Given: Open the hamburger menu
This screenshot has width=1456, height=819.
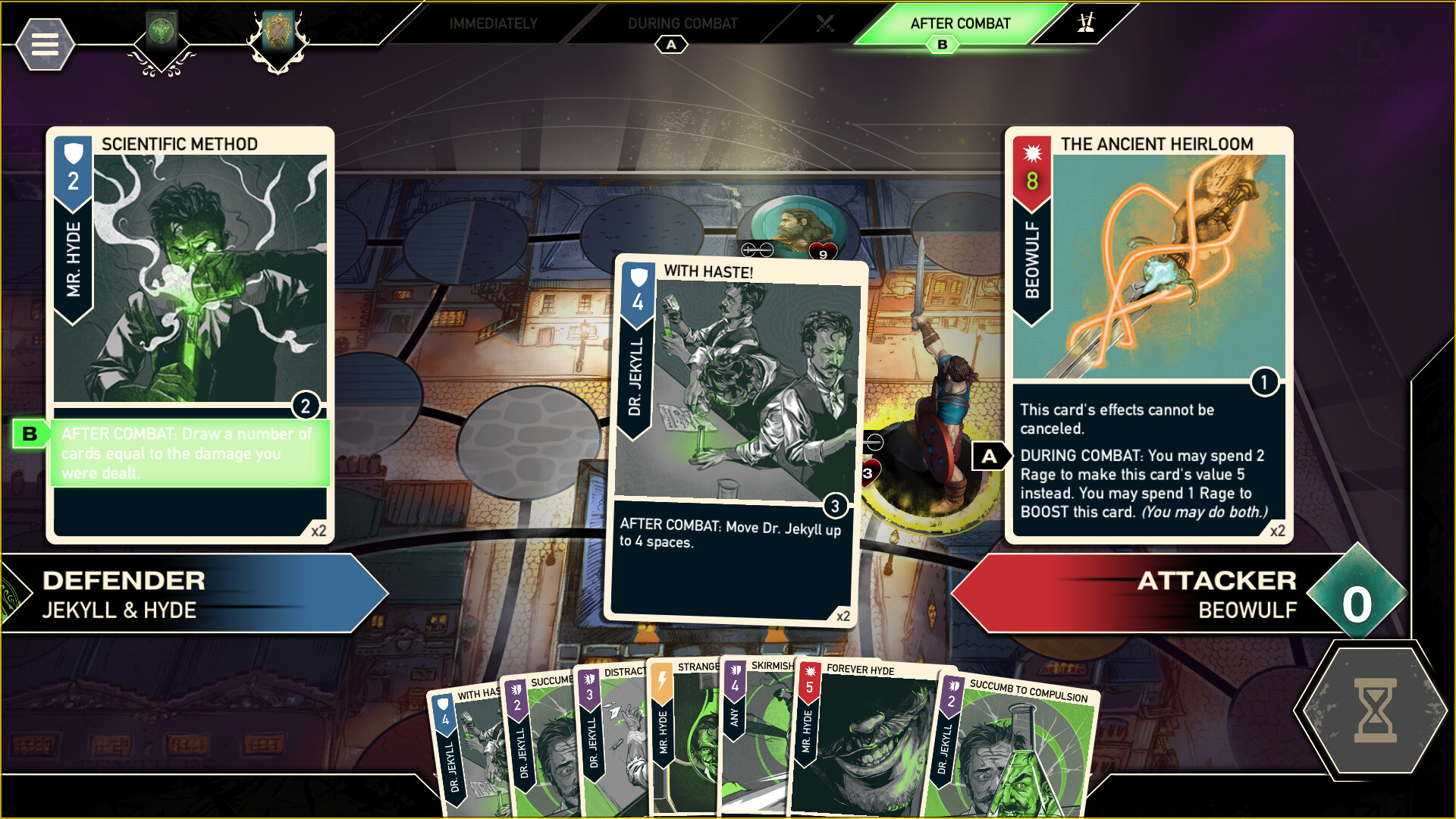Looking at the screenshot, I should [45, 44].
